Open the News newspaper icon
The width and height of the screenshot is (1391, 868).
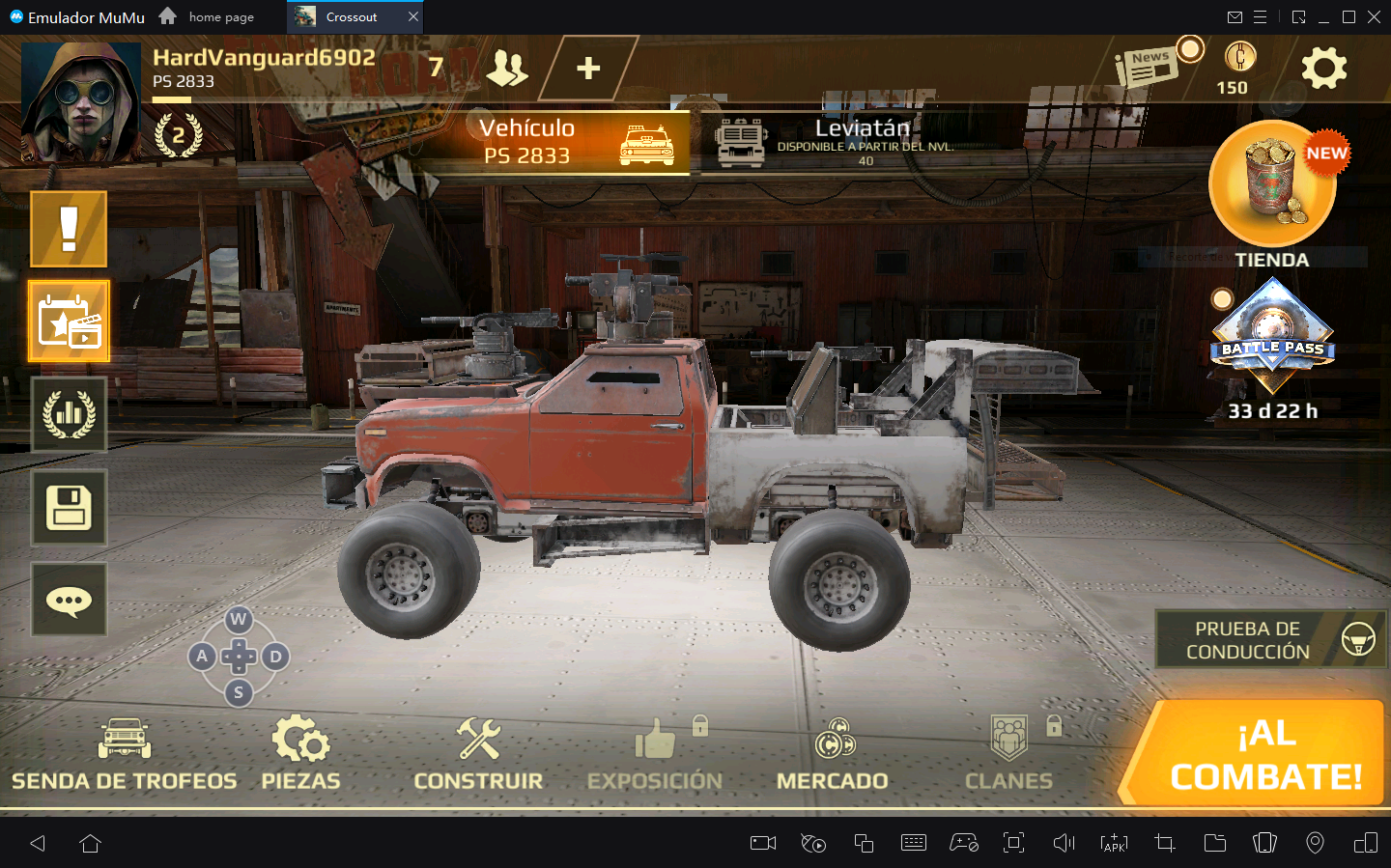click(x=1147, y=68)
